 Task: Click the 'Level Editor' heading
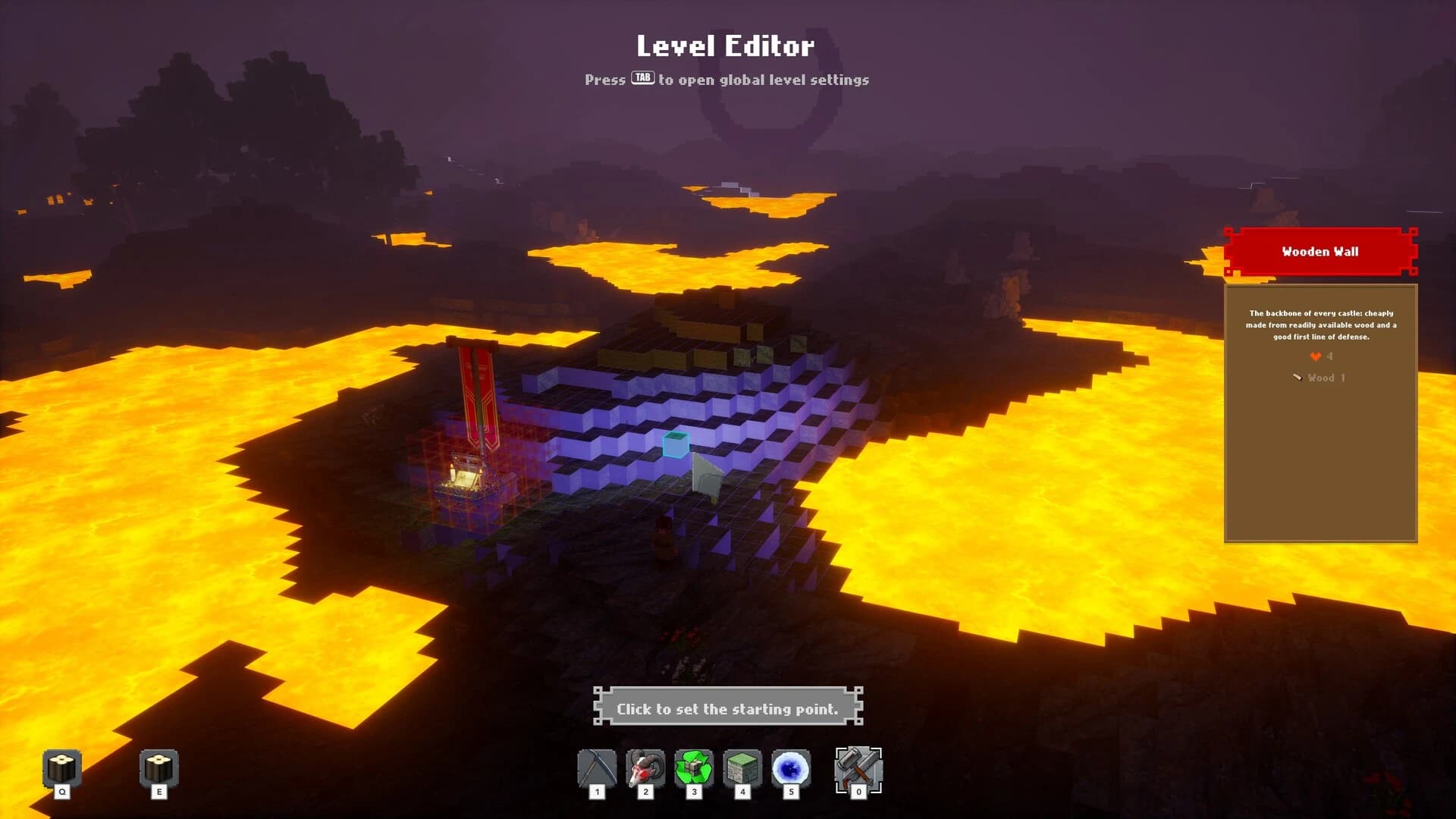727,47
